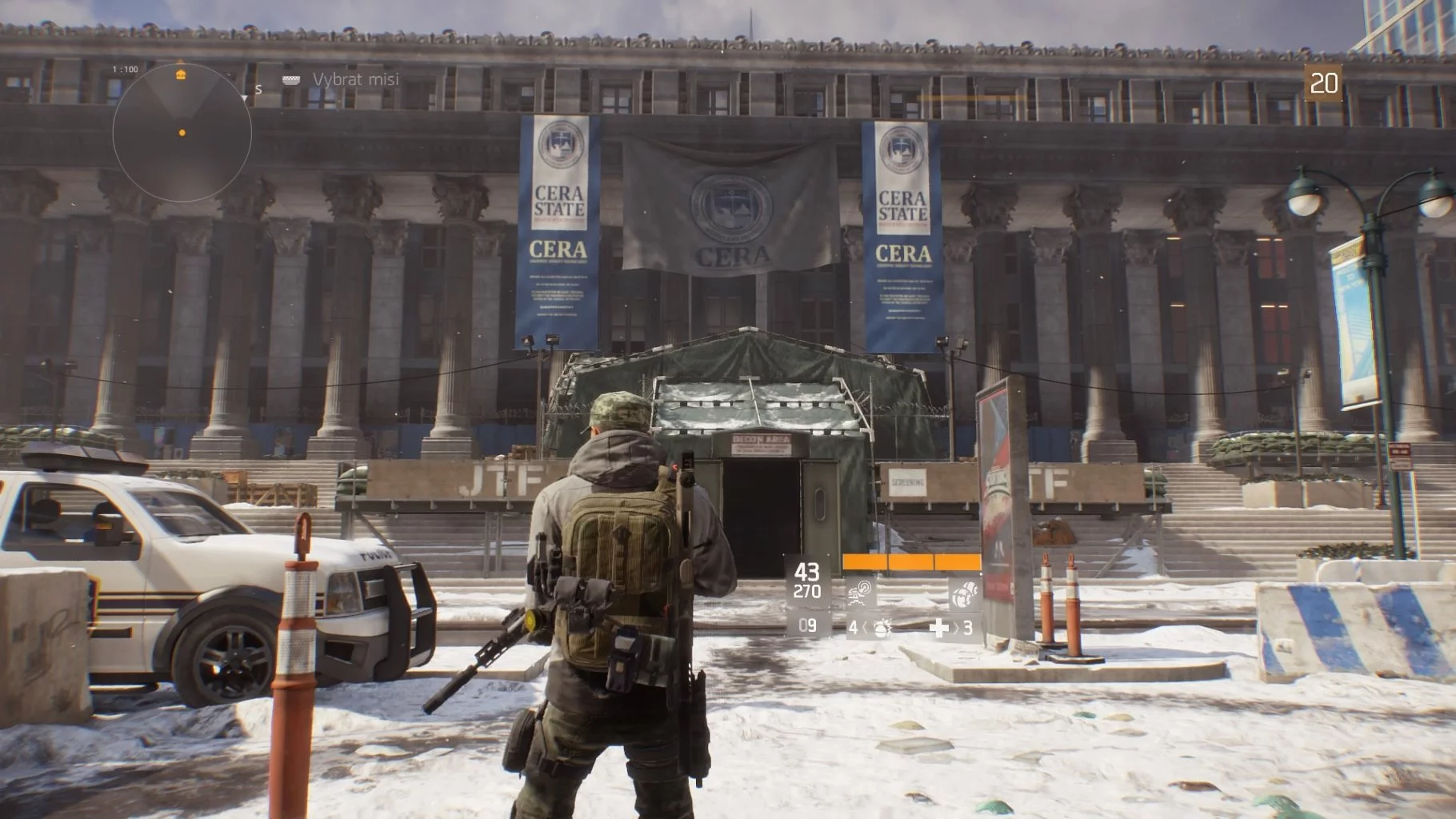Use the medkit cross icon

click(939, 628)
